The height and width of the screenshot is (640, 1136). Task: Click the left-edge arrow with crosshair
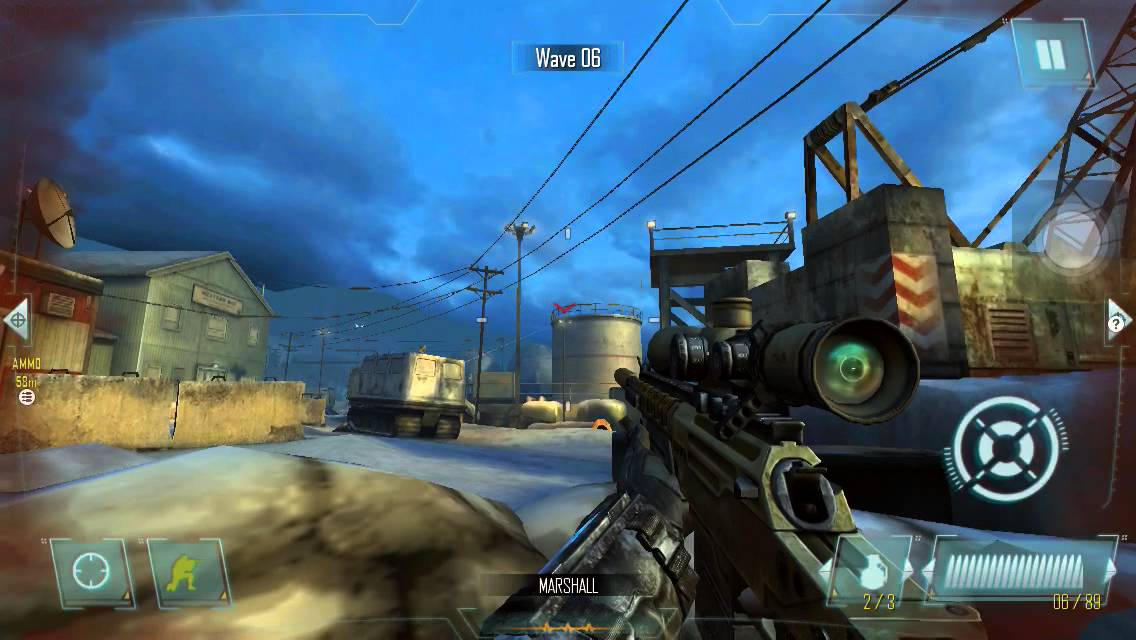pyautogui.click(x=15, y=320)
